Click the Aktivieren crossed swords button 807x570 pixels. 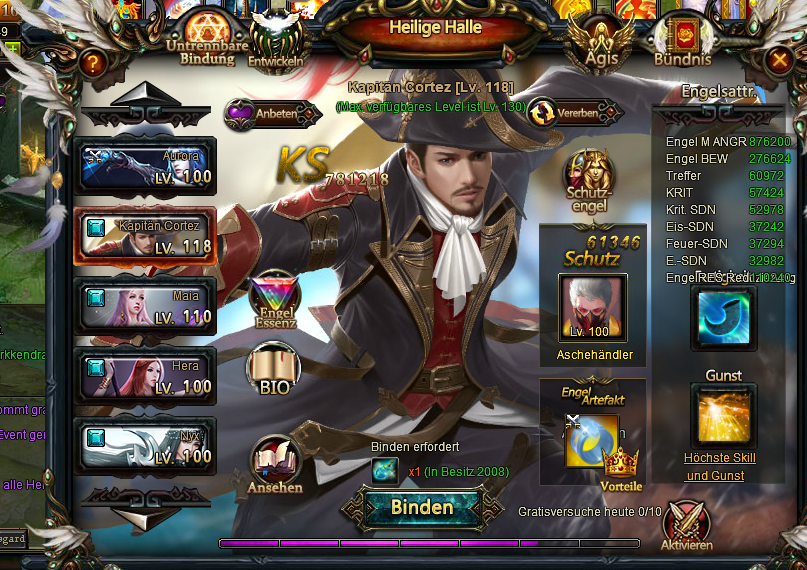(687, 525)
